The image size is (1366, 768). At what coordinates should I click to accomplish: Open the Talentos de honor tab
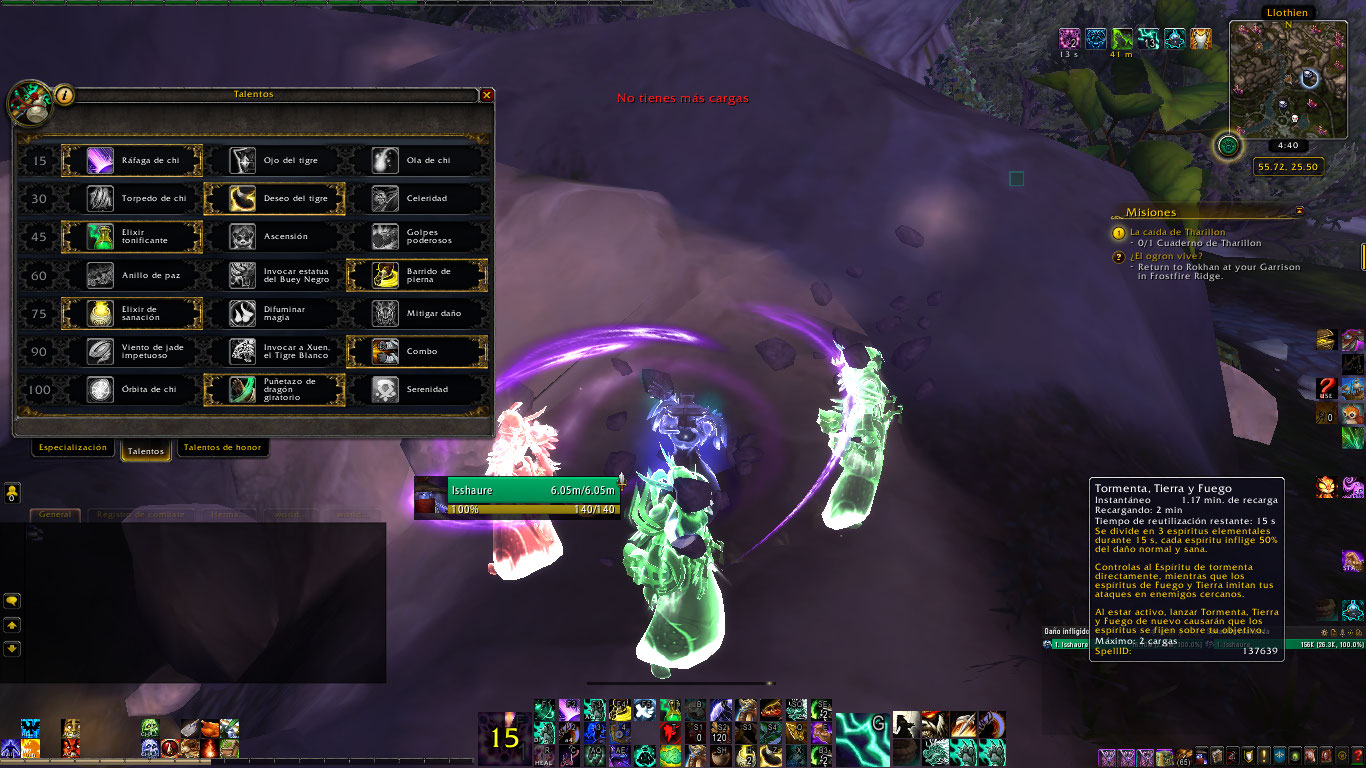[x=222, y=448]
